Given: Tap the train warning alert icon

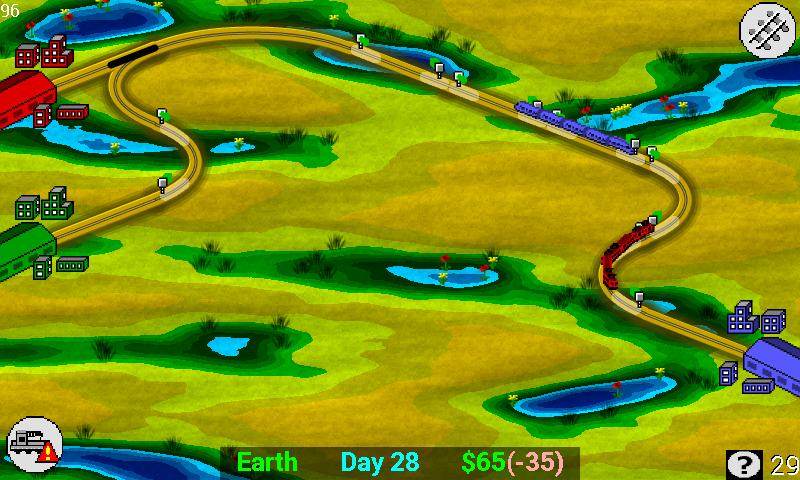Looking at the screenshot, I should [x=34, y=443].
